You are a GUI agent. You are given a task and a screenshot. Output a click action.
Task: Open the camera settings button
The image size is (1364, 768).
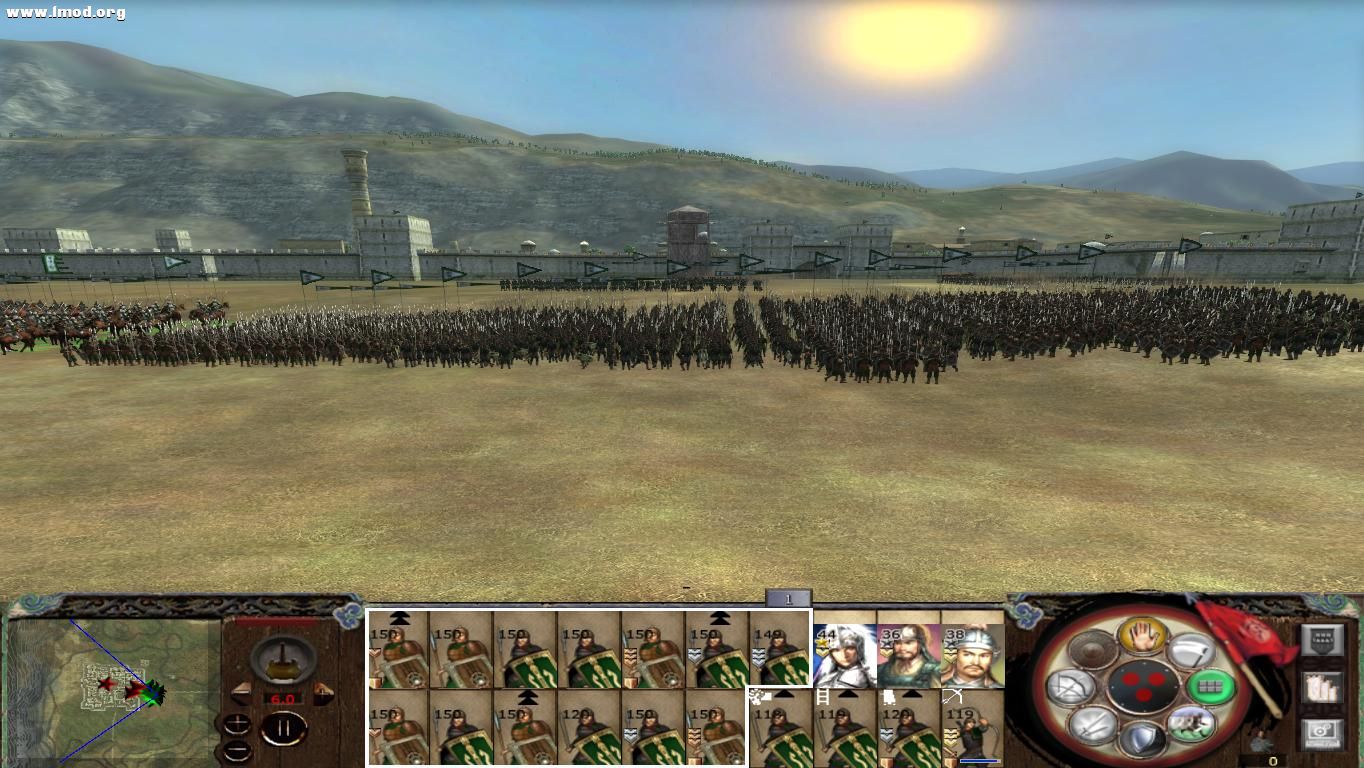click(1323, 731)
